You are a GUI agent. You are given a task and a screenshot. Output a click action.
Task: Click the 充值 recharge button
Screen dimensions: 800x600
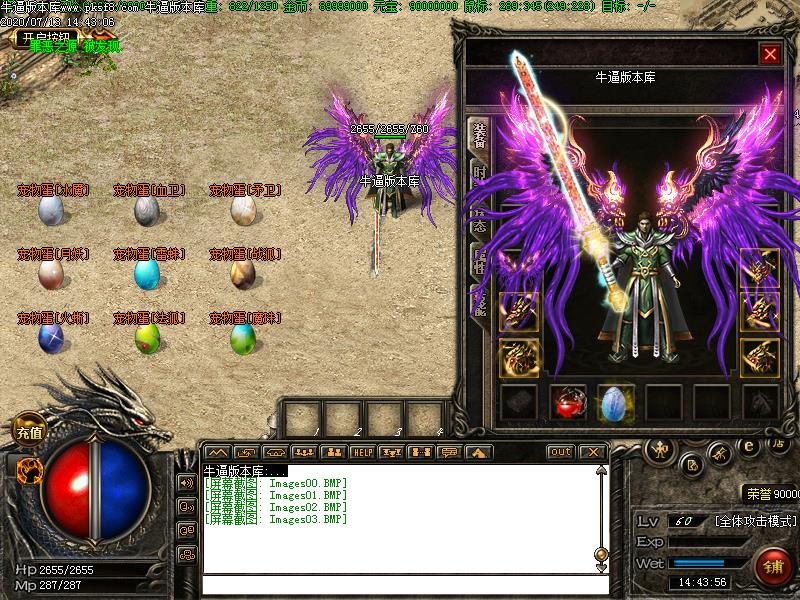click(29, 433)
